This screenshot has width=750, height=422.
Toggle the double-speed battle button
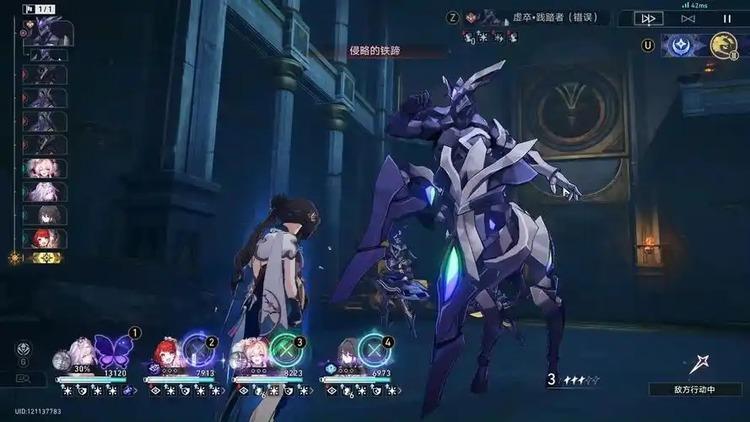point(648,18)
